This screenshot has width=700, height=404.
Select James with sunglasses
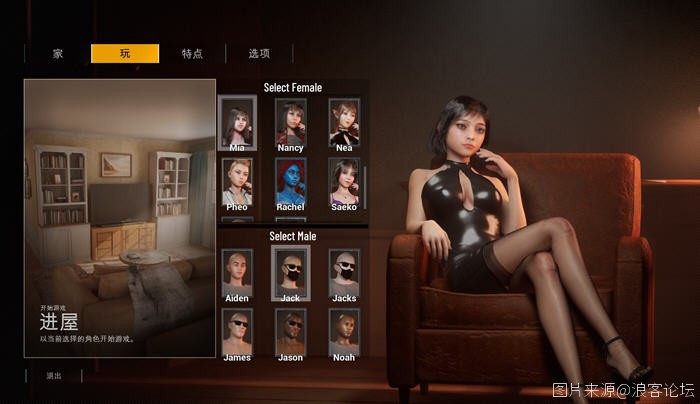click(237, 331)
